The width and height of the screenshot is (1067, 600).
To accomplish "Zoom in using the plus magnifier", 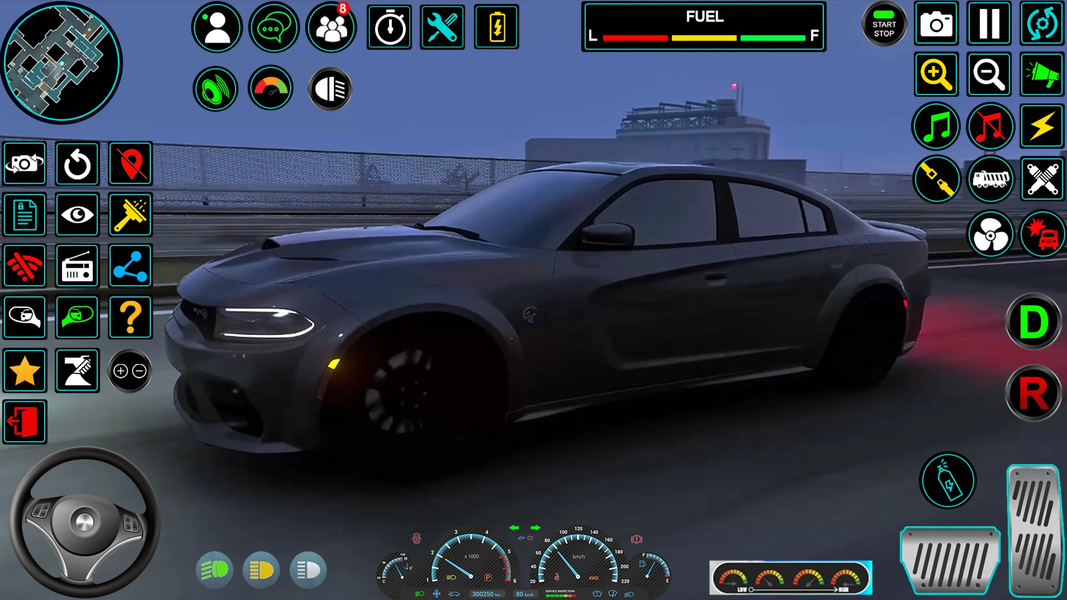I will tap(936, 75).
